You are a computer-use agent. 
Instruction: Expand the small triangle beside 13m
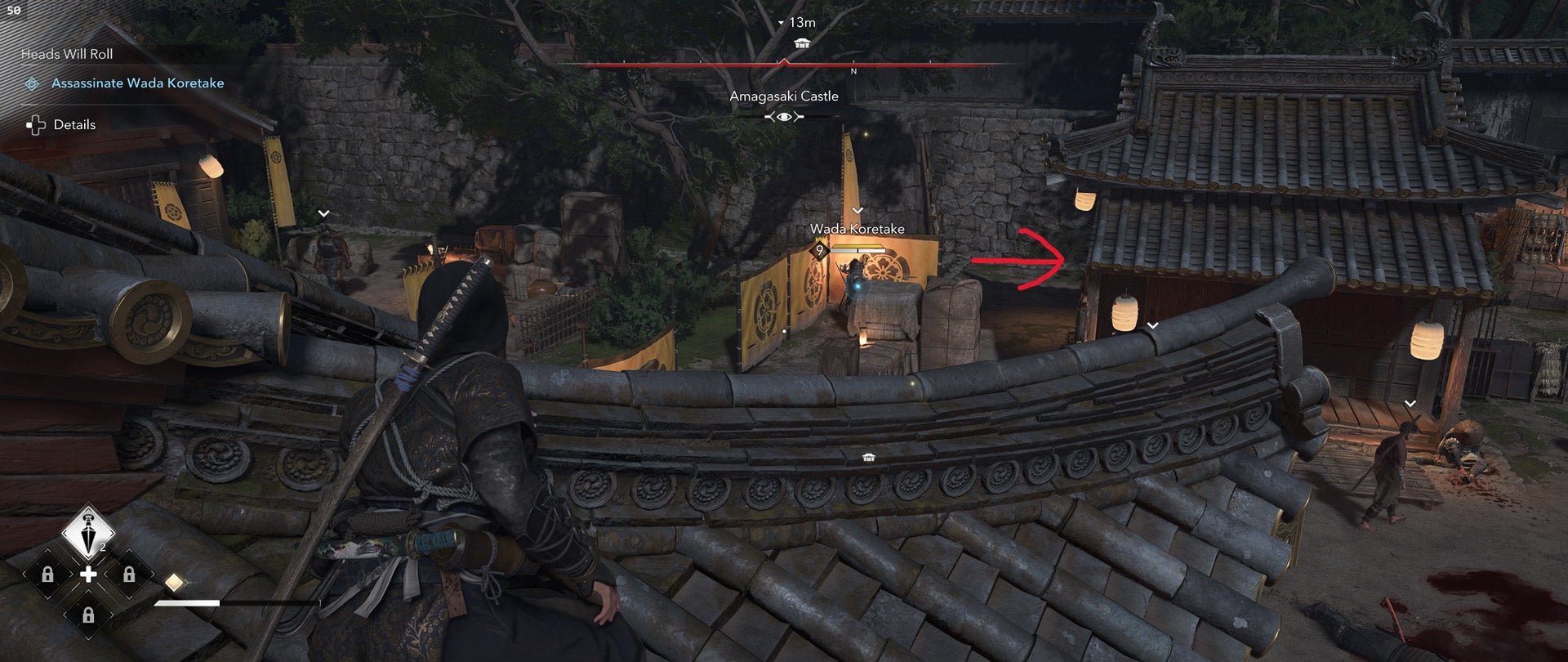[781, 23]
